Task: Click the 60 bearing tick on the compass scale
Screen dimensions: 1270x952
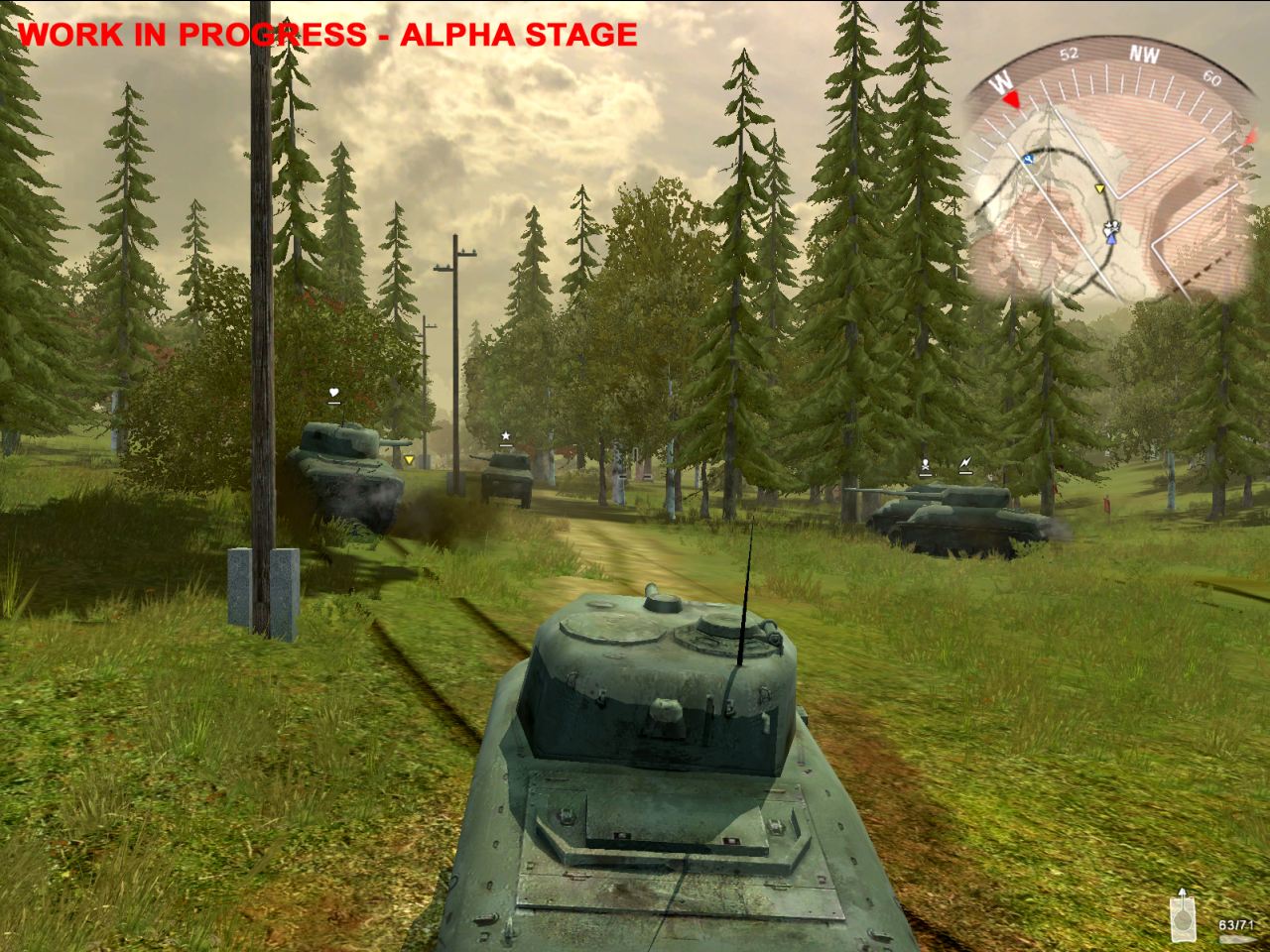Action: [1210, 76]
